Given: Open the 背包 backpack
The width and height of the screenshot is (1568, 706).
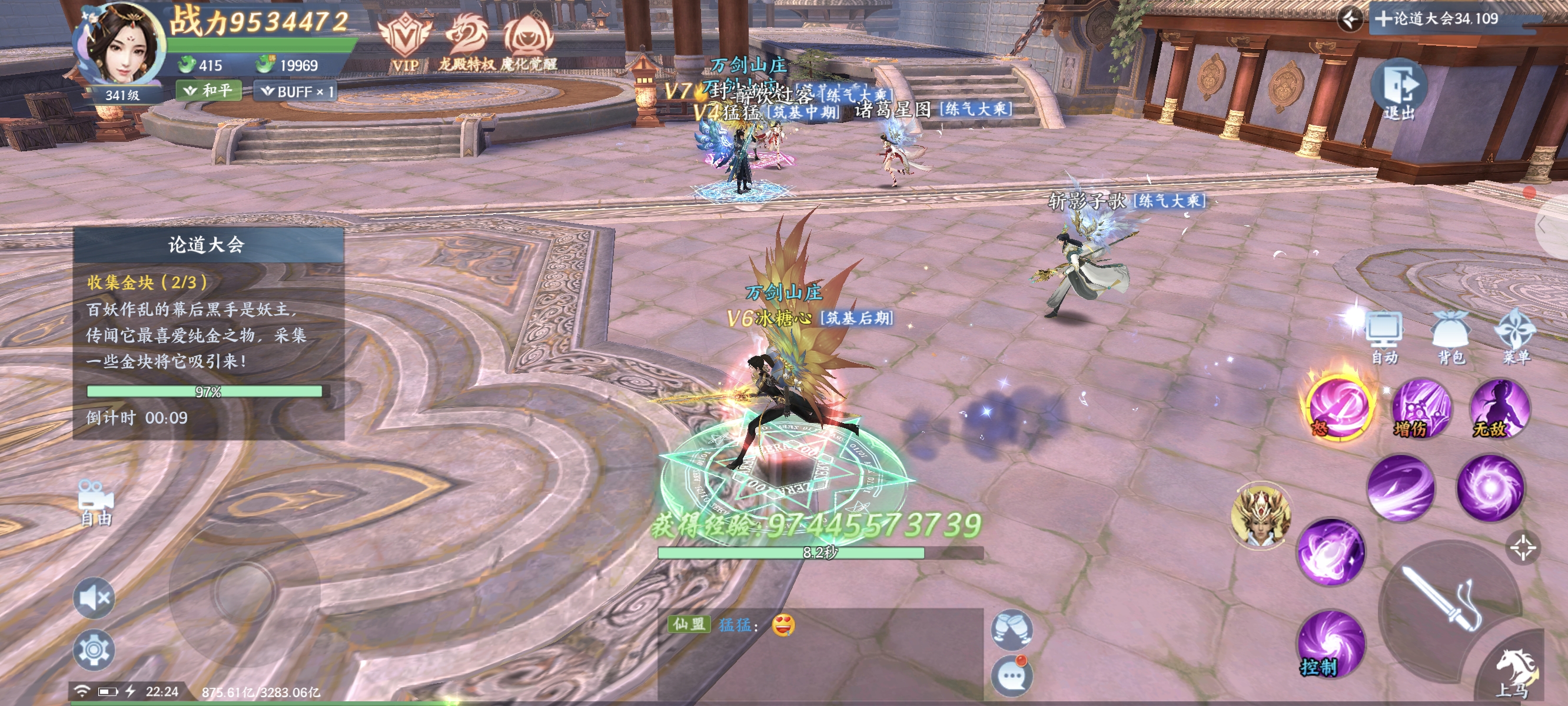Looking at the screenshot, I should pos(1451,337).
